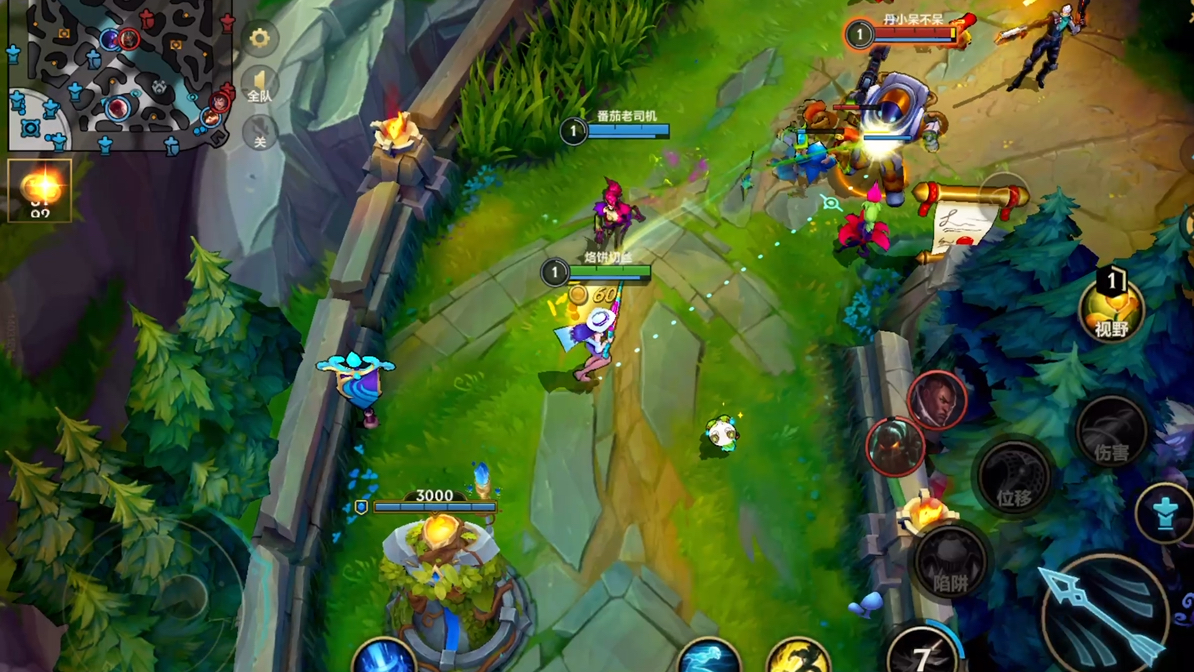Screen dimensions: 1194x672
Task: Cast the yellow flash summoner spell
Action: click(797, 658)
